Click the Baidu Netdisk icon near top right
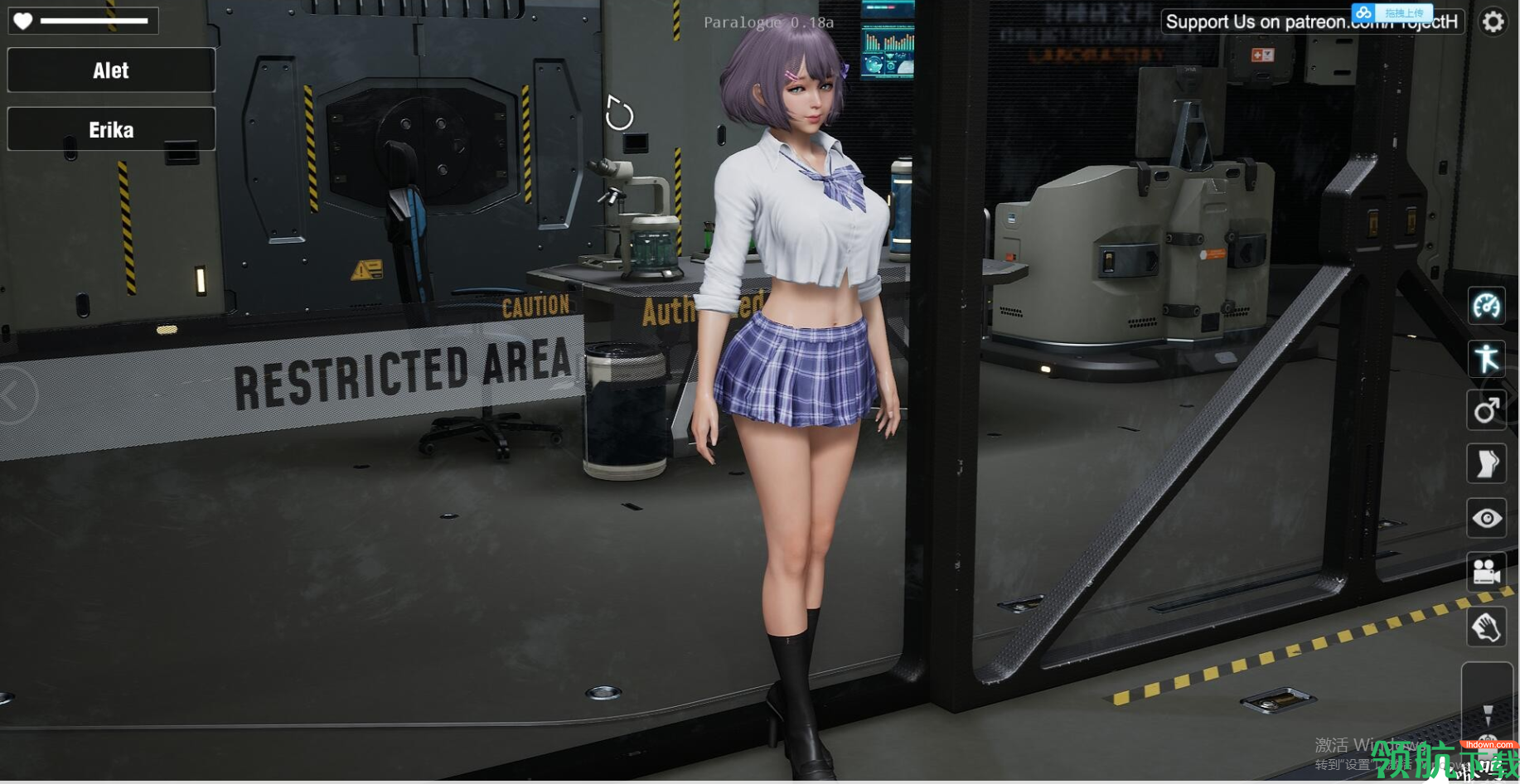The height and width of the screenshot is (784, 1520). tap(1363, 12)
